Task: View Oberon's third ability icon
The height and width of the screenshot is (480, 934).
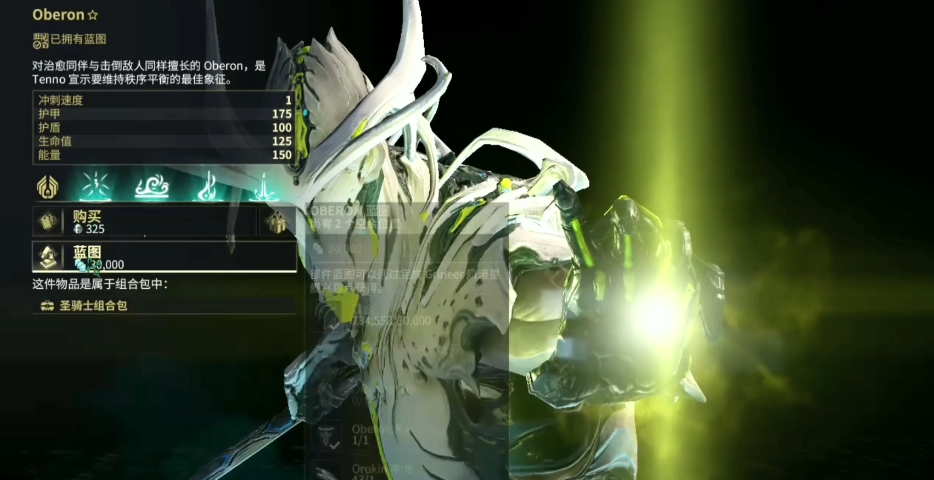Action: [x=208, y=186]
